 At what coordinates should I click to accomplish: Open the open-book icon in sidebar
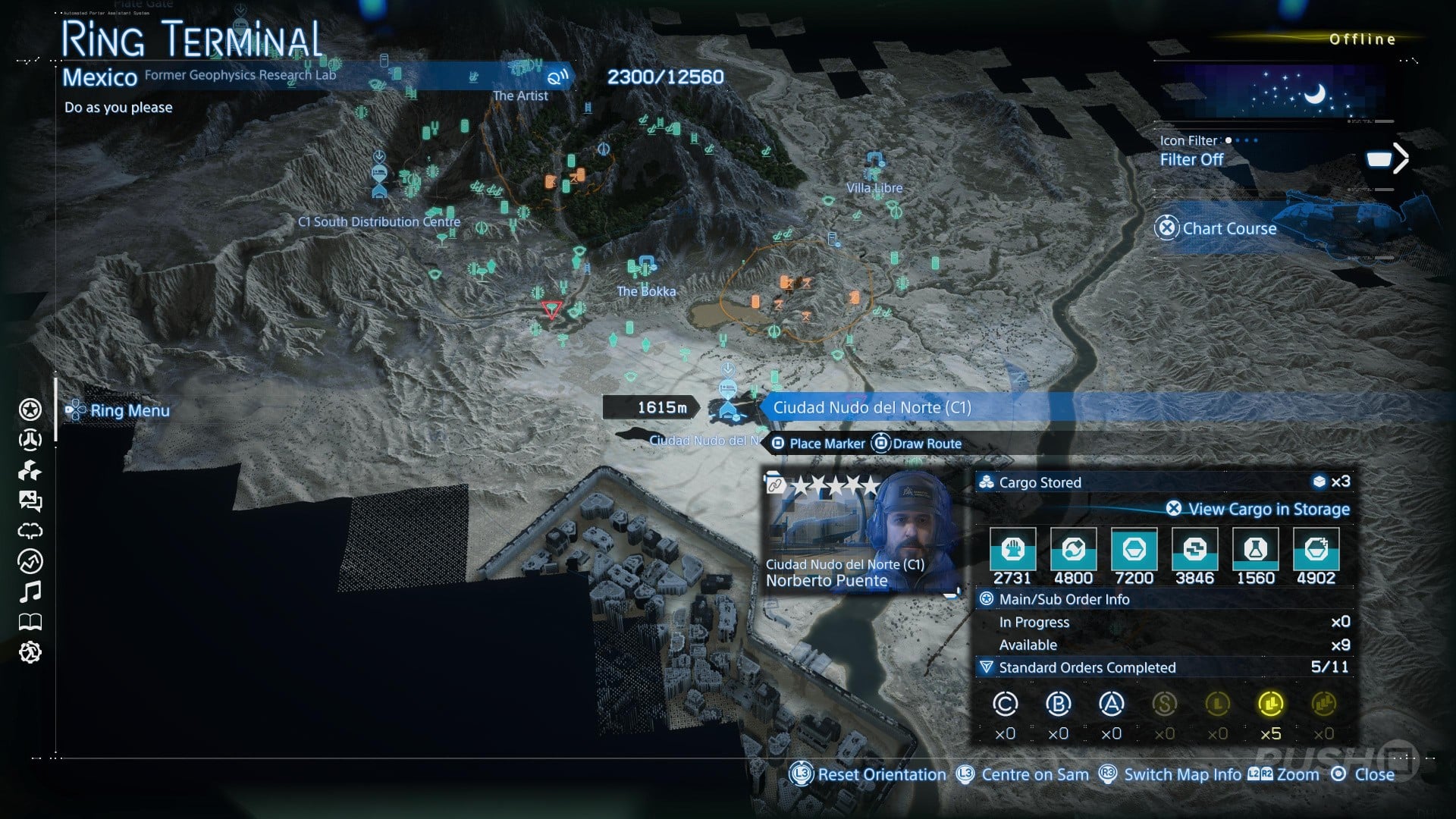coord(30,623)
